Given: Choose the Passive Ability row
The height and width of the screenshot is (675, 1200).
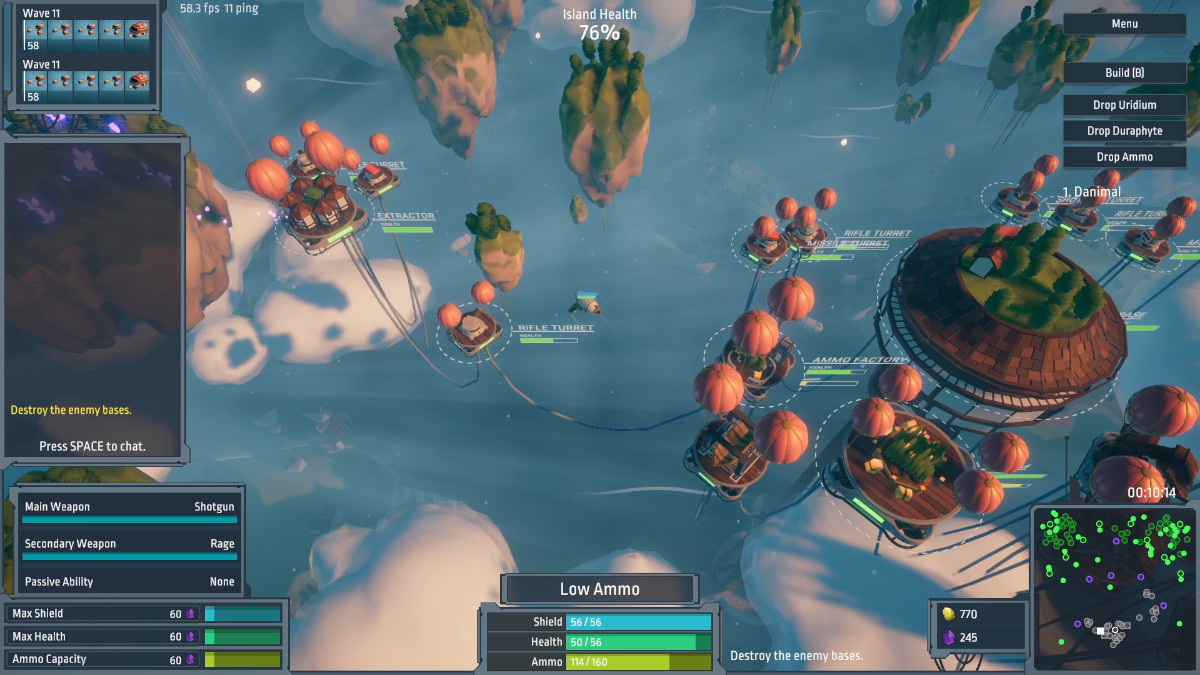Looking at the screenshot, I should tap(129, 581).
